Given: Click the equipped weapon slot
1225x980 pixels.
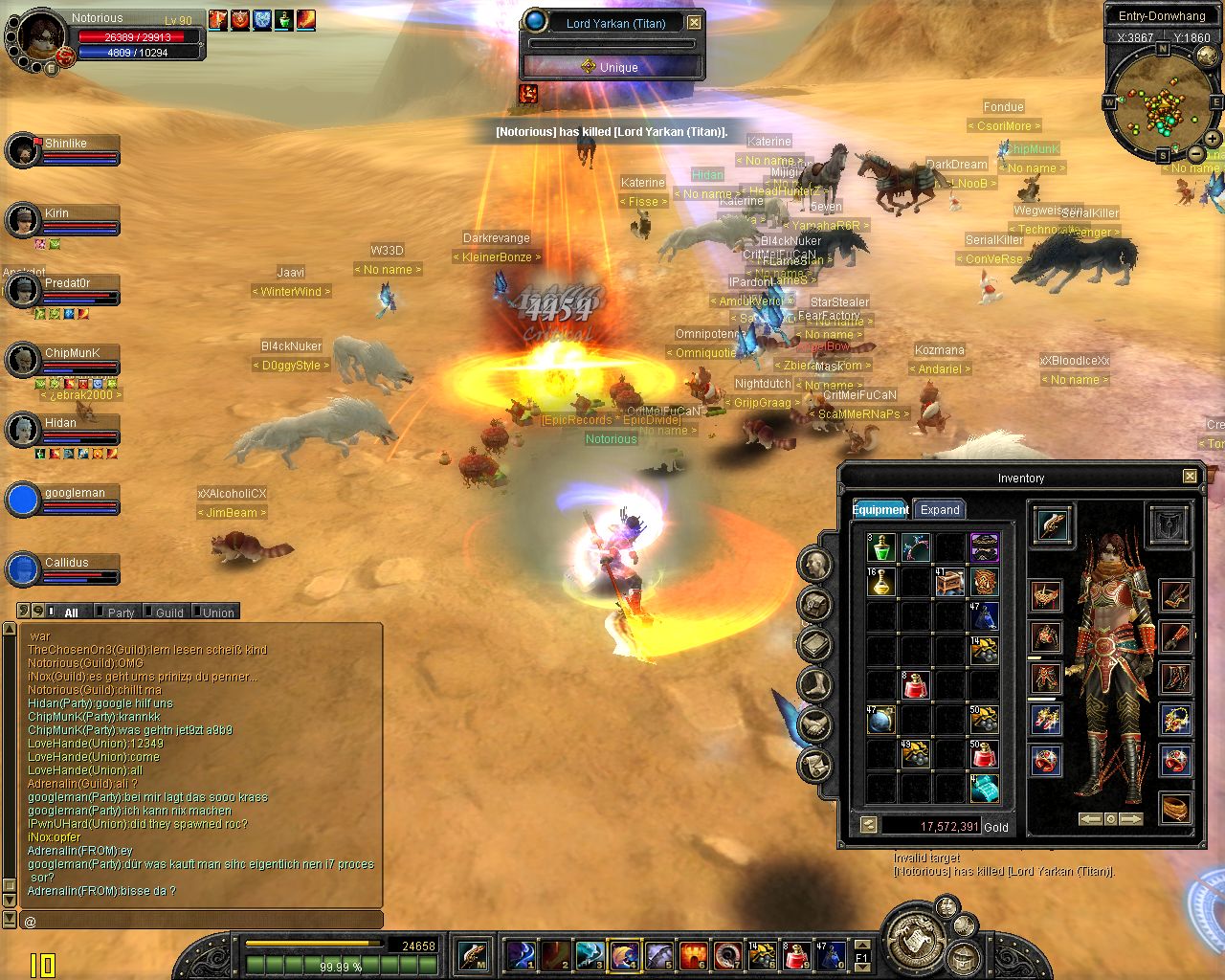Looking at the screenshot, I should coord(1053,523).
